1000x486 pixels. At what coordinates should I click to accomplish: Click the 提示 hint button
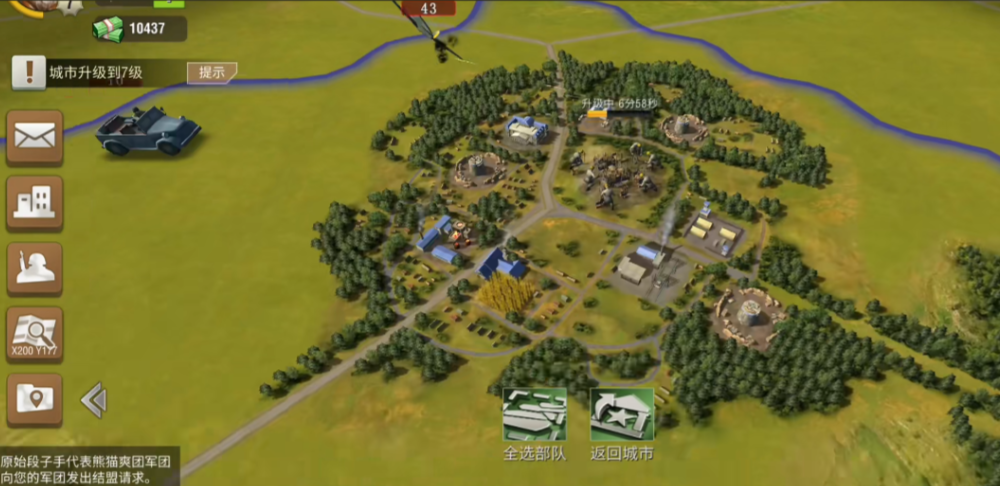coord(212,72)
